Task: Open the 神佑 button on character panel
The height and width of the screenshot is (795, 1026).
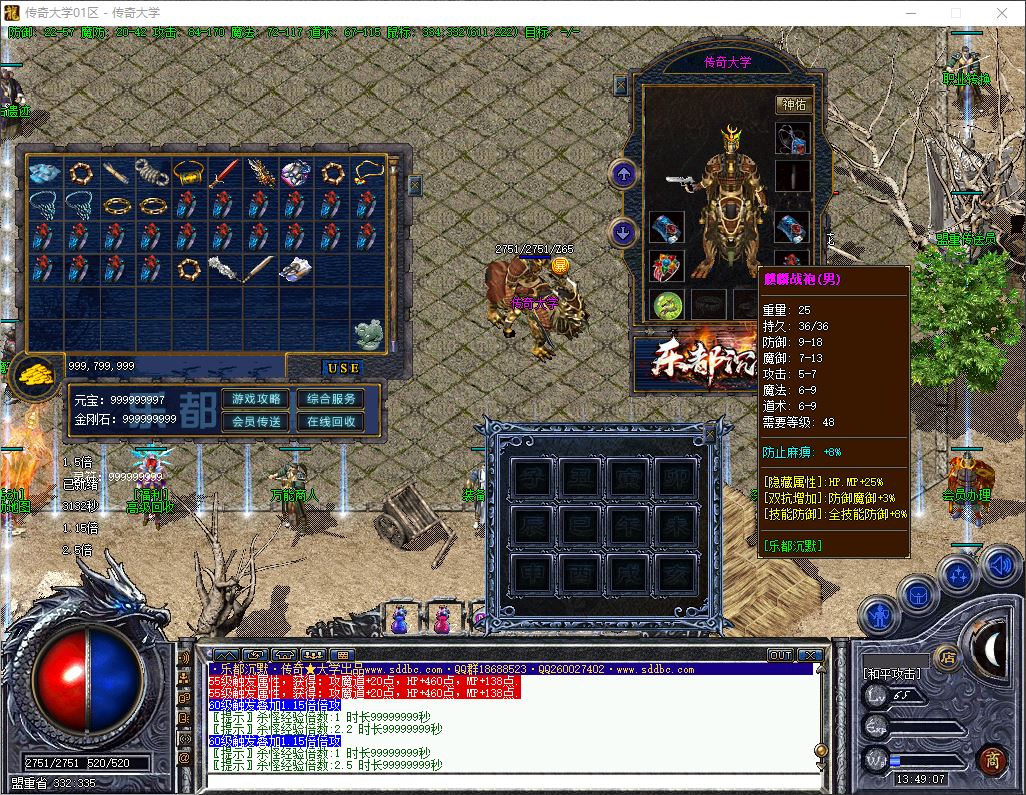Action: pyautogui.click(x=793, y=104)
